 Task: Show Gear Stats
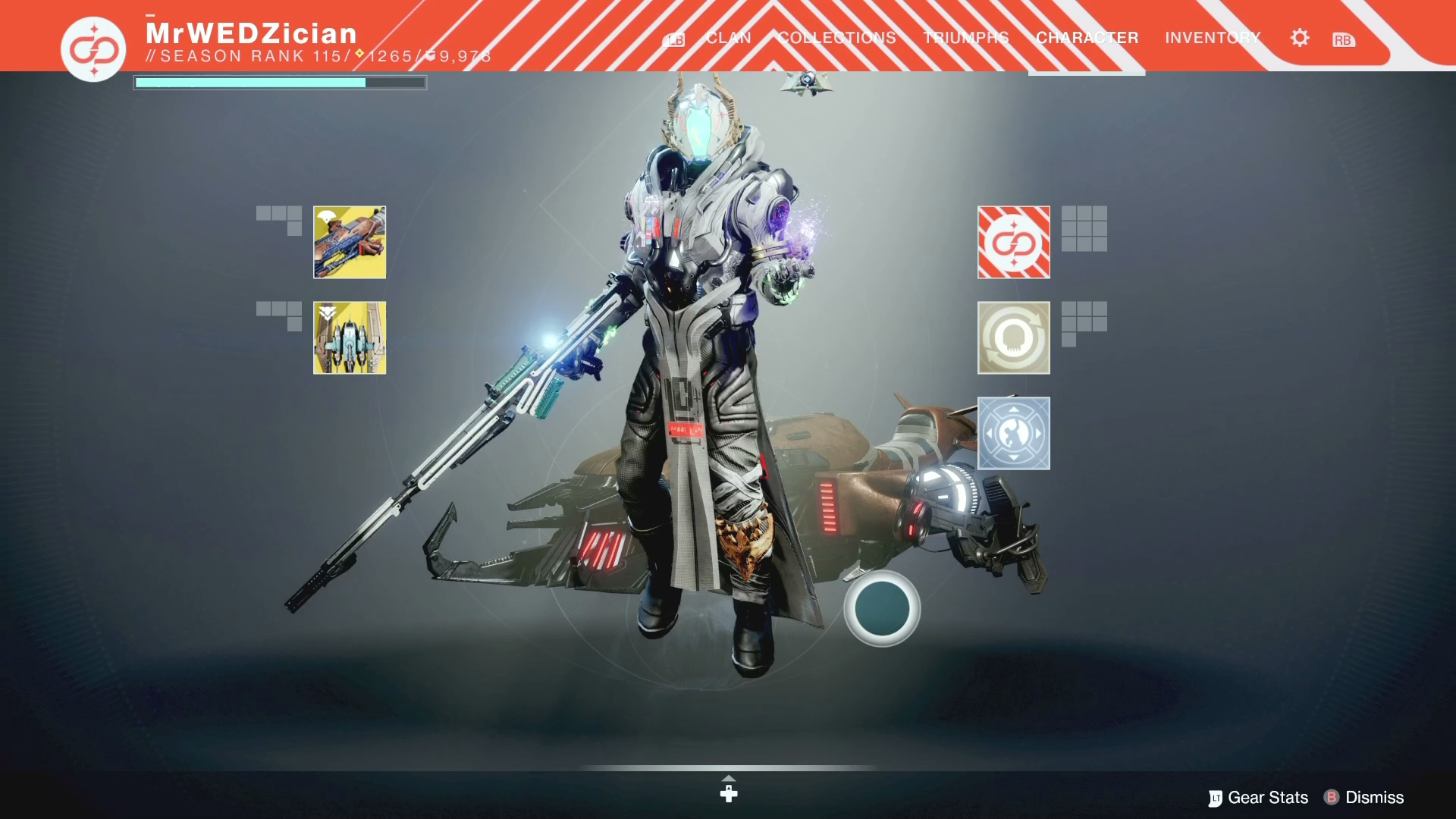click(x=1259, y=798)
